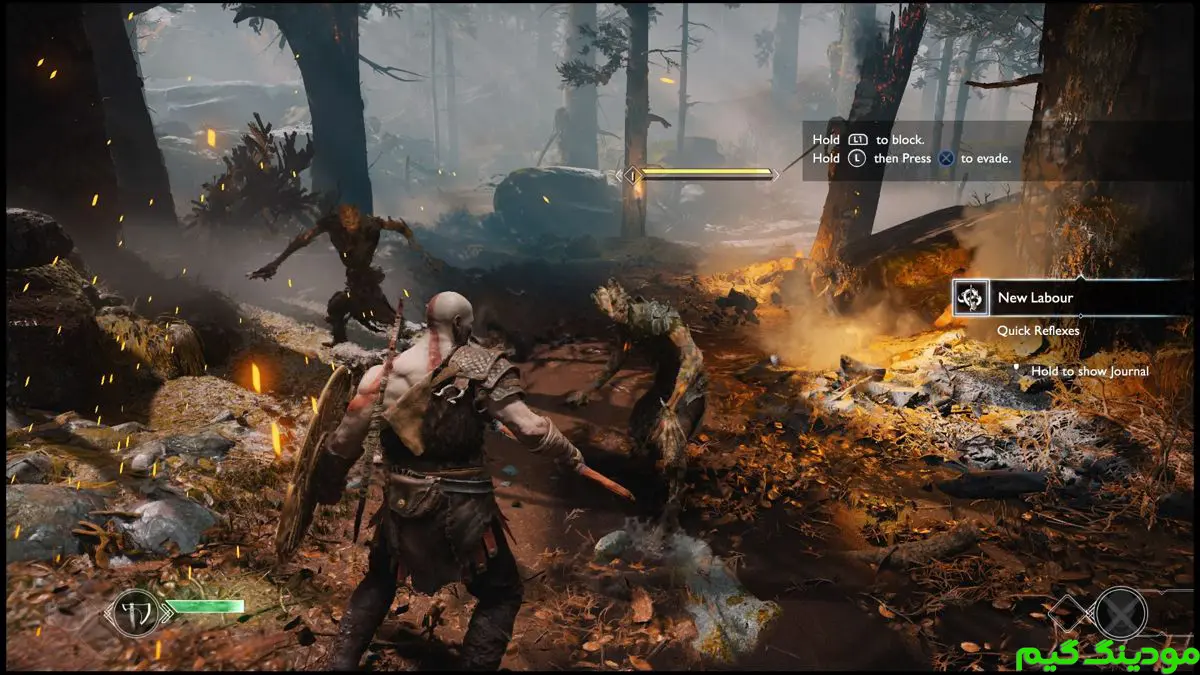Select the empty diamond-shaped ability slot

click(1069, 610)
